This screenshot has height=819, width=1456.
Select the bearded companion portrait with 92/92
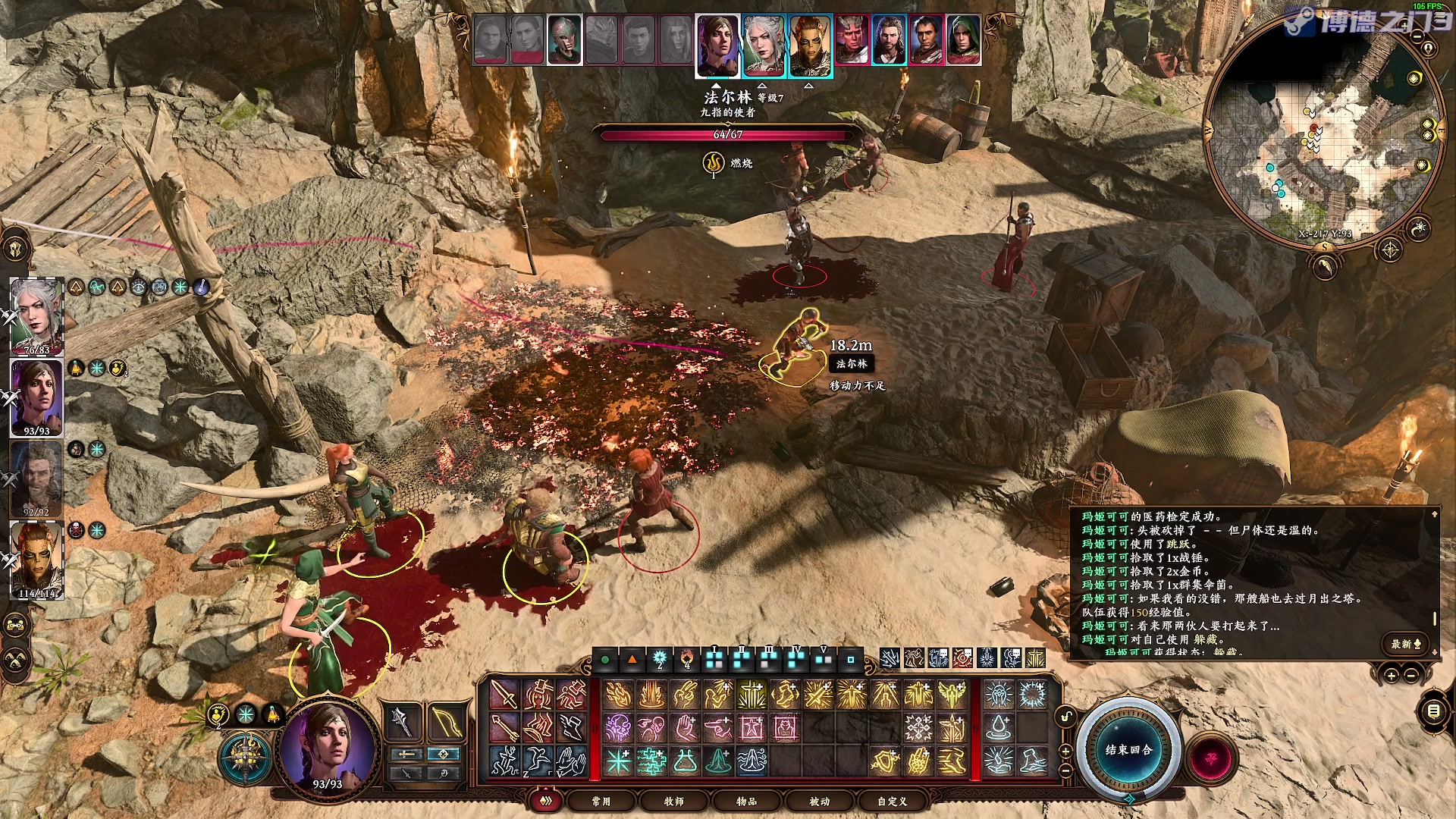point(36,479)
